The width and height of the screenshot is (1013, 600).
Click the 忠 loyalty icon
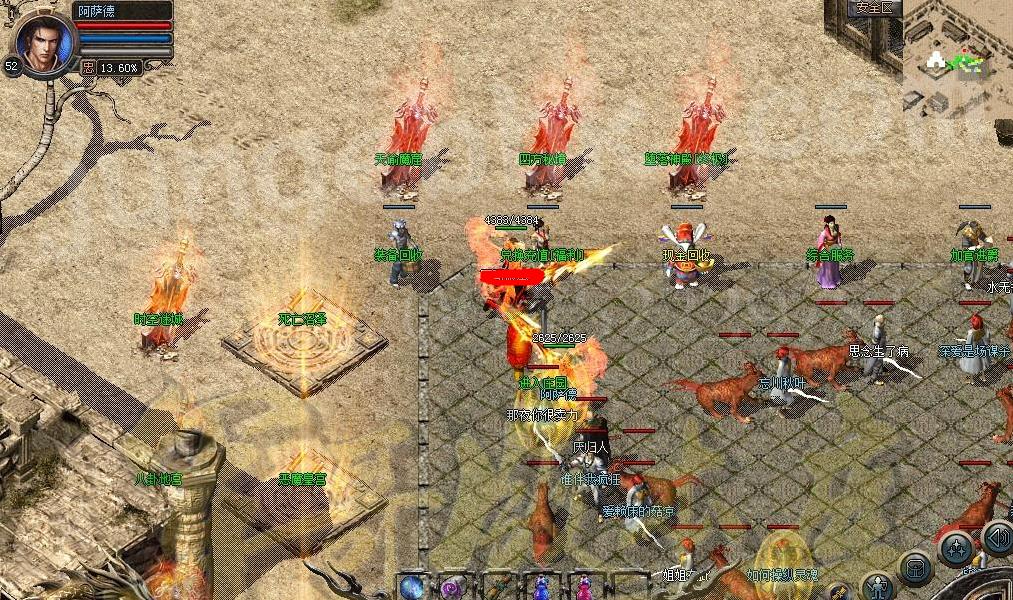point(89,68)
